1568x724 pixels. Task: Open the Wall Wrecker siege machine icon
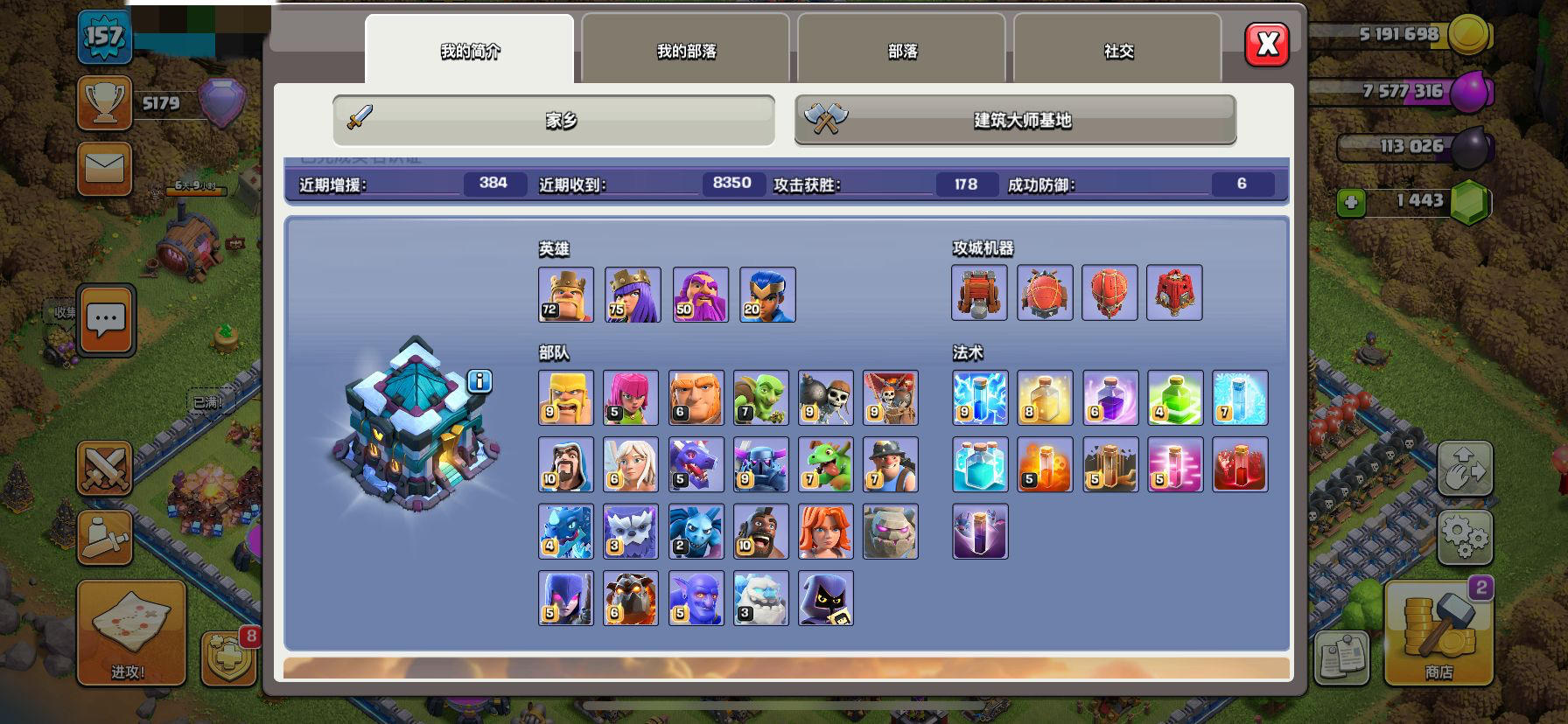coord(980,293)
